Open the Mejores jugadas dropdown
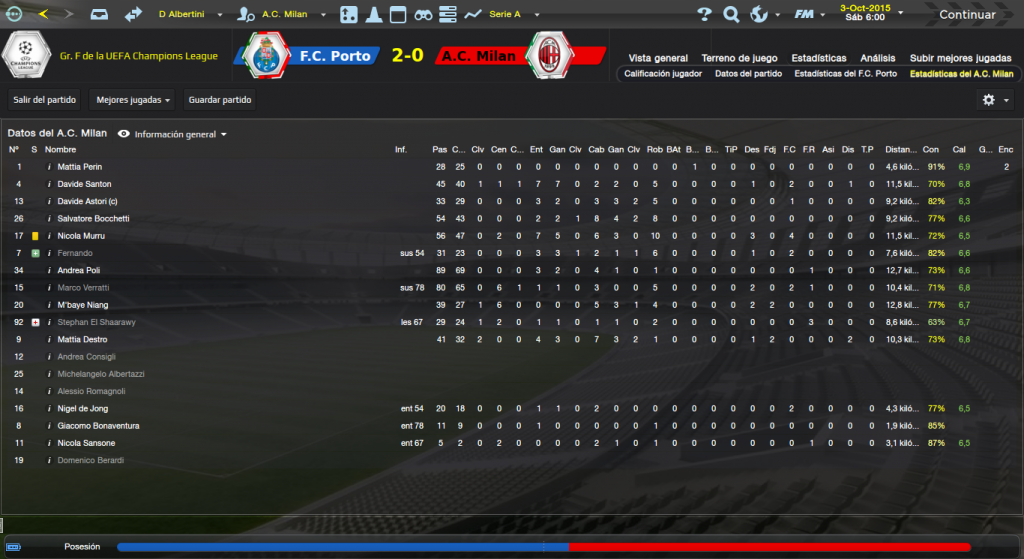This screenshot has width=1024, height=559. coord(131,100)
